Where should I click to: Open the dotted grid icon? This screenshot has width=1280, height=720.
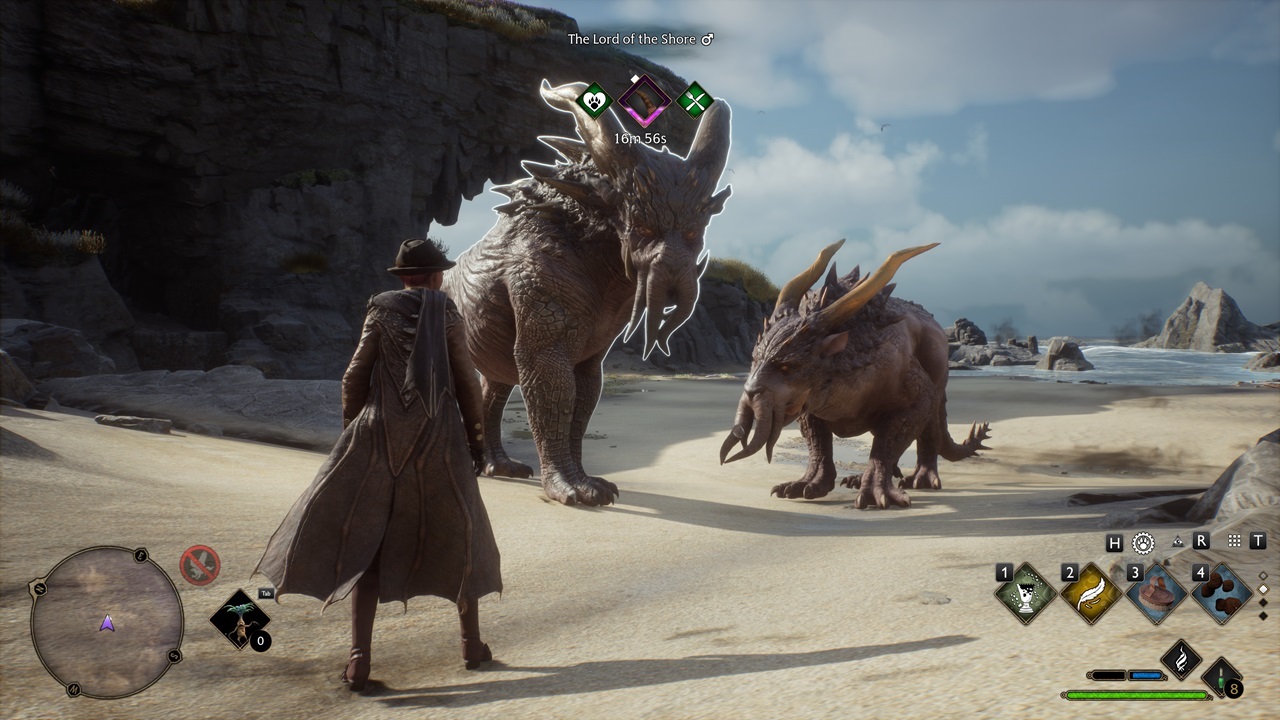[x=1234, y=541]
